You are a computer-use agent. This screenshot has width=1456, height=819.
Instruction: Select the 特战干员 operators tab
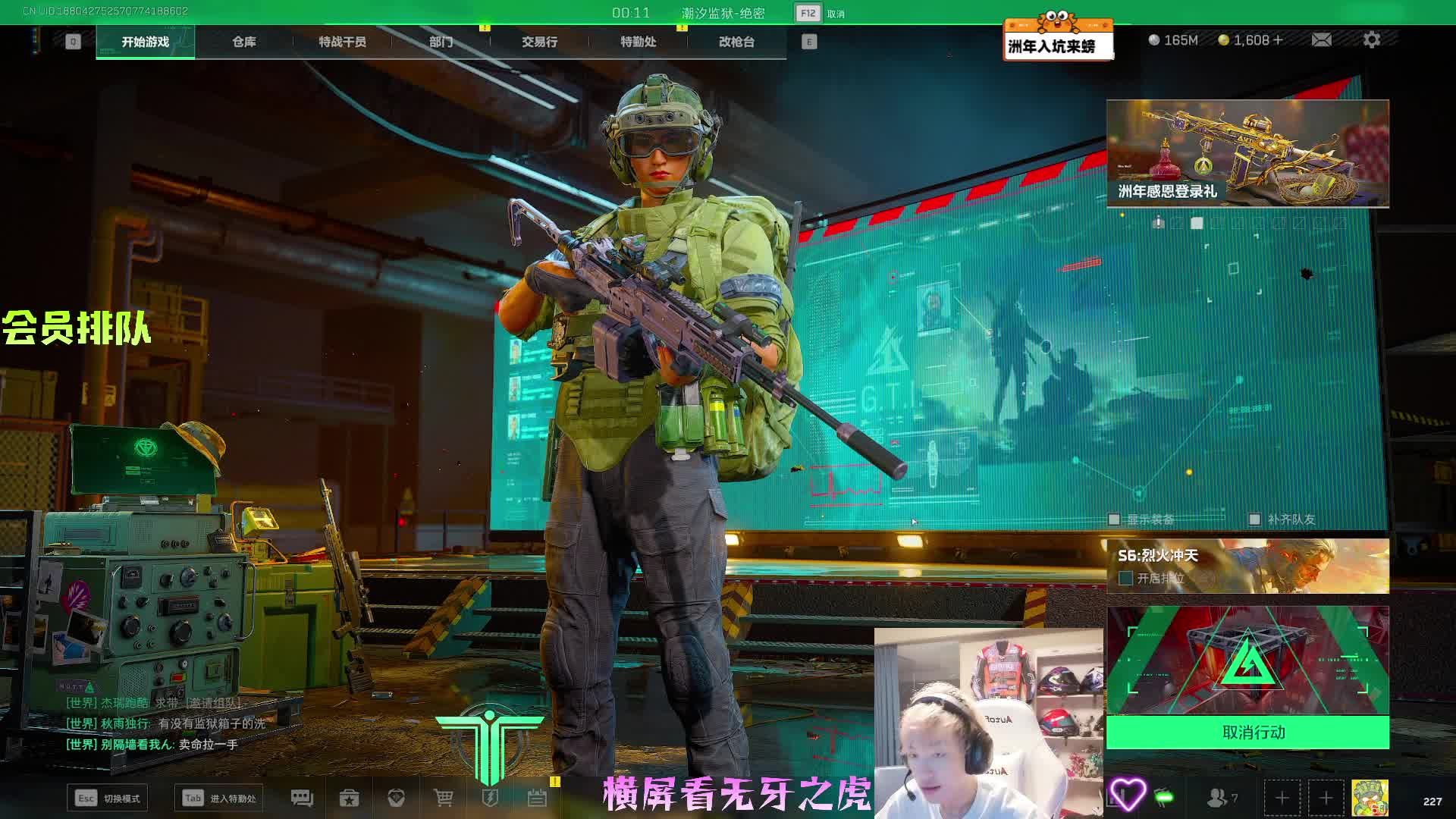click(x=342, y=42)
